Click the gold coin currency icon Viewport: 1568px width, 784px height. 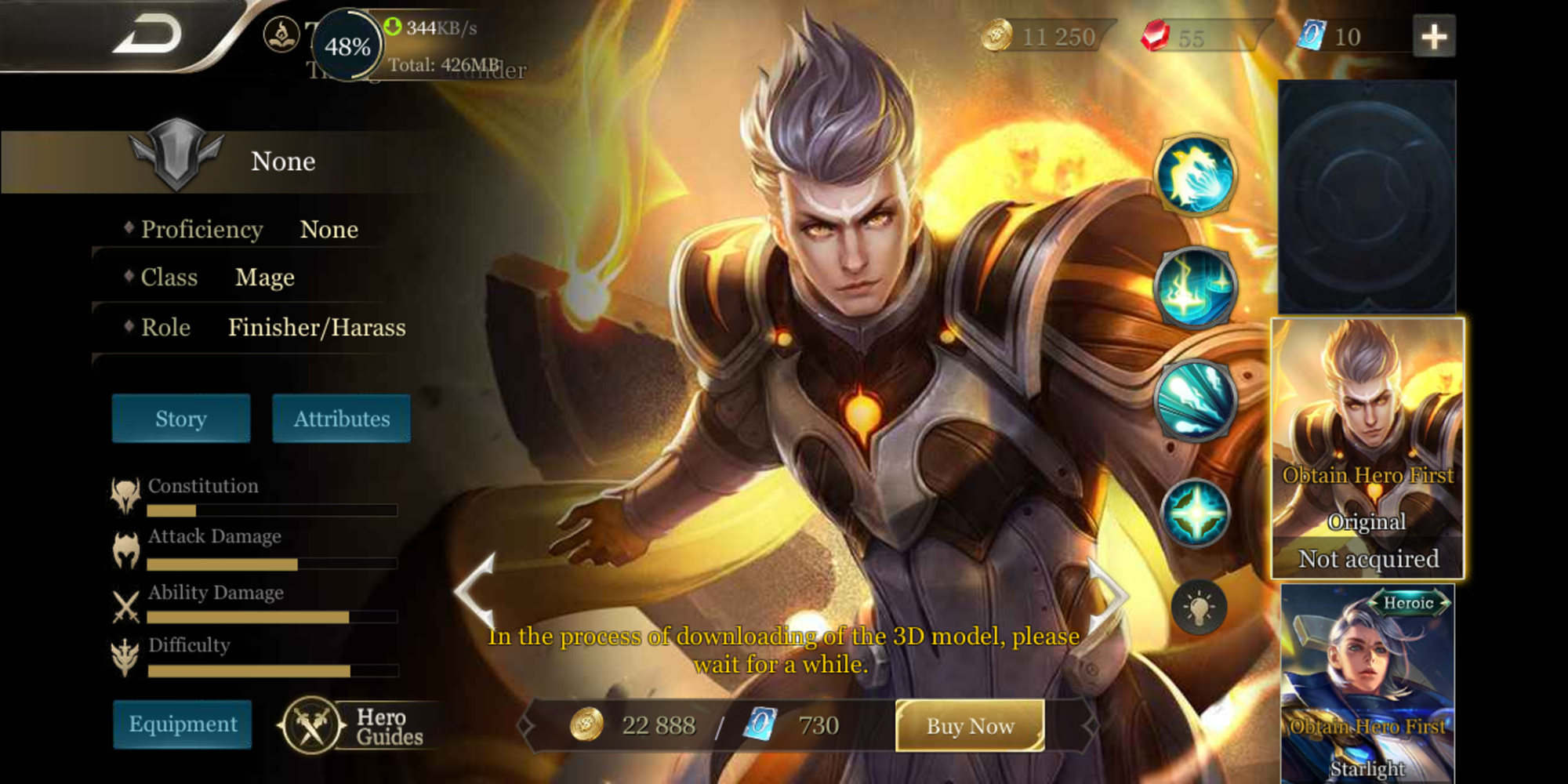coord(997,36)
